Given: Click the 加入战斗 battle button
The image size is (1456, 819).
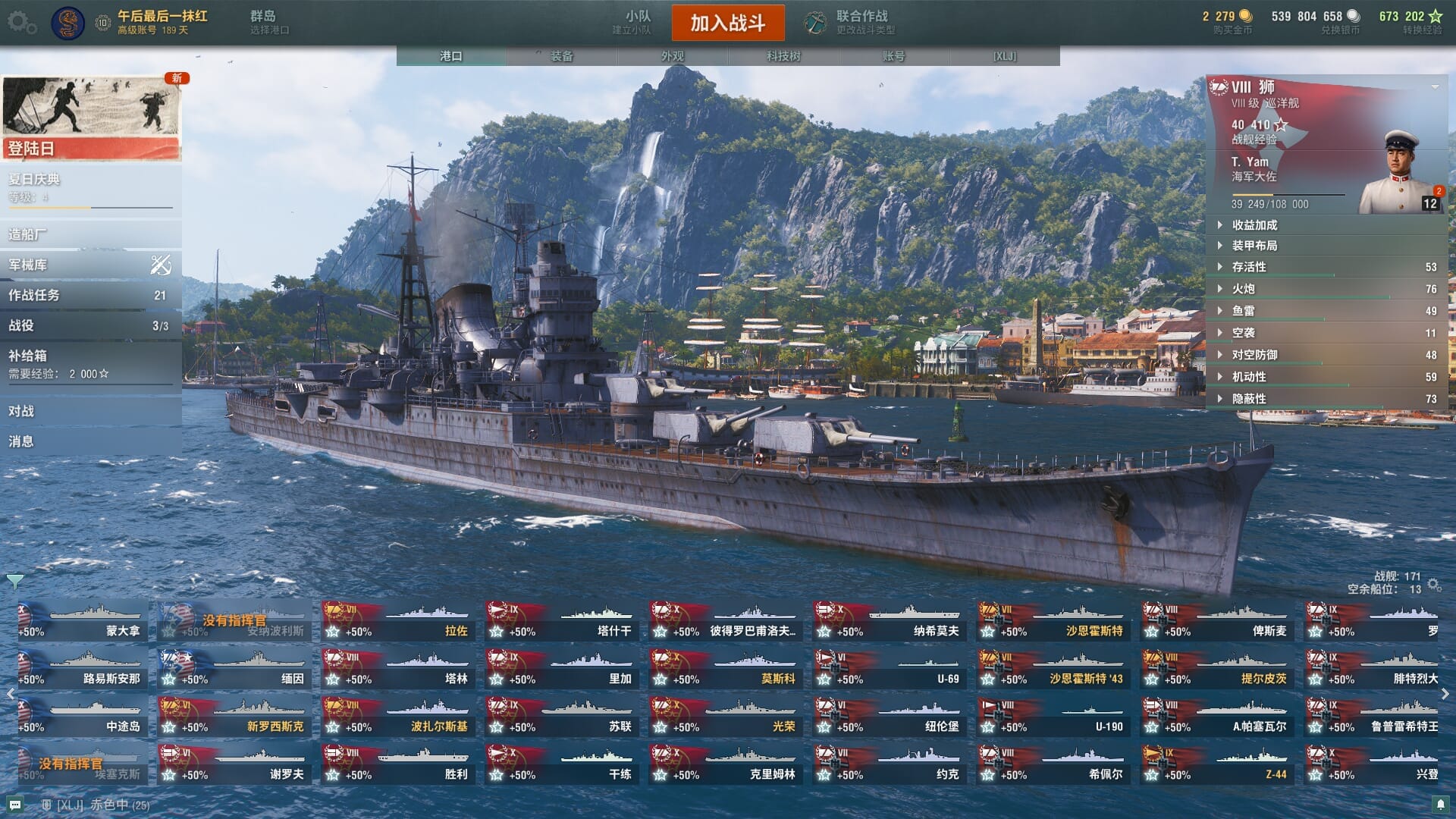Looking at the screenshot, I should (727, 23).
